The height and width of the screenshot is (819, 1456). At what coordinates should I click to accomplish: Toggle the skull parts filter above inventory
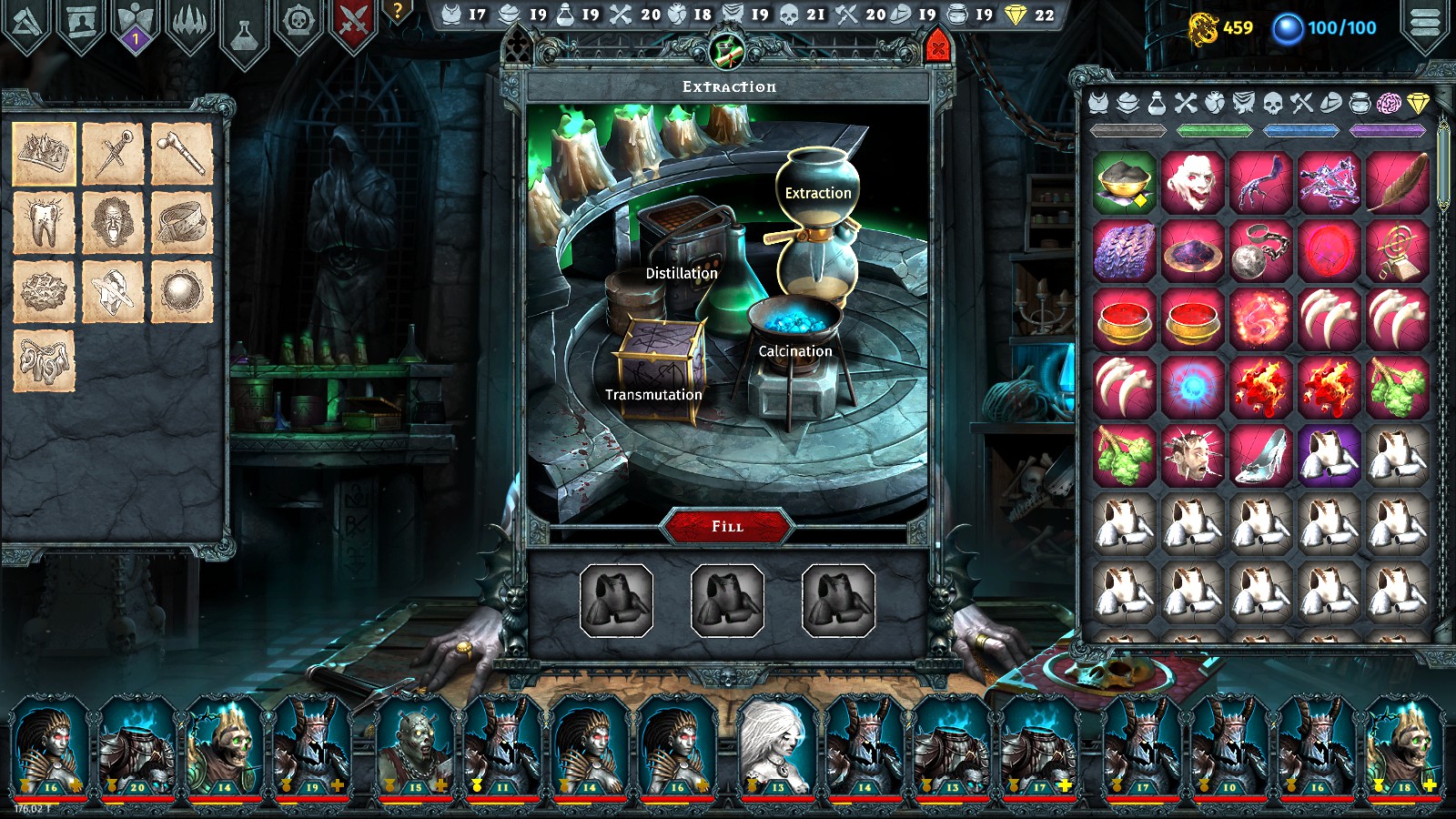1271,104
